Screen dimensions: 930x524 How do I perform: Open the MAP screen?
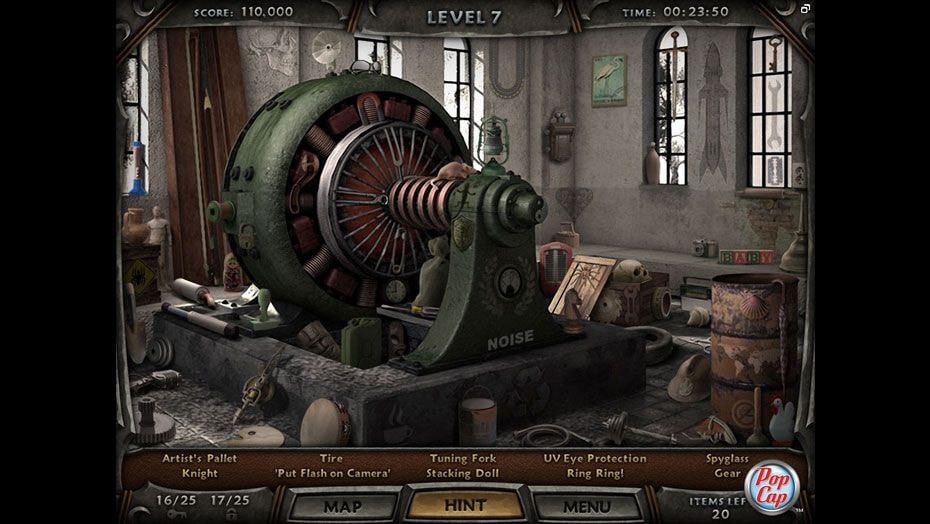coord(343,506)
